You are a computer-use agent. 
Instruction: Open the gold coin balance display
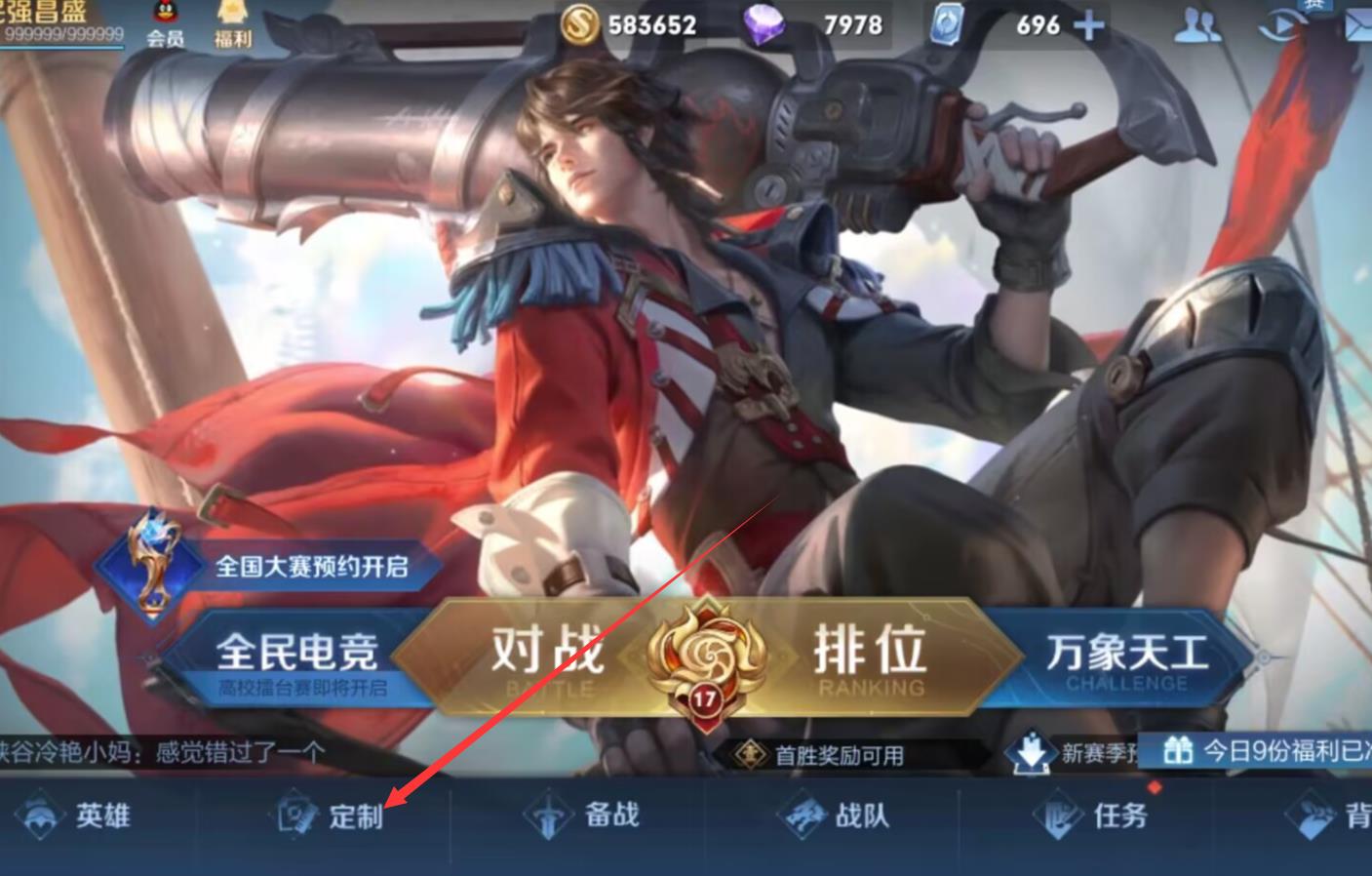624,25
